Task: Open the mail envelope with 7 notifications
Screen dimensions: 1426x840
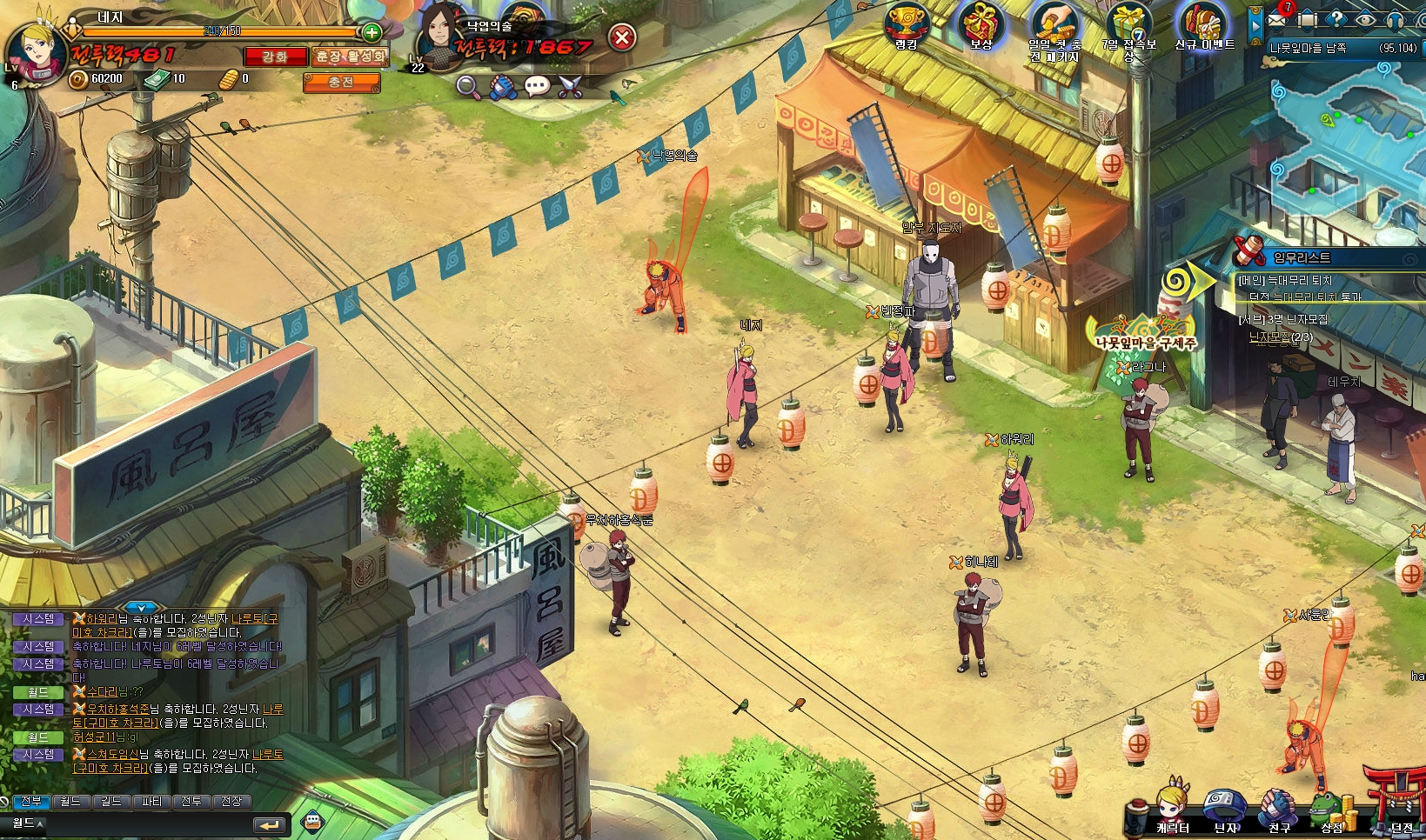Action: click(x=1277, y=18)
